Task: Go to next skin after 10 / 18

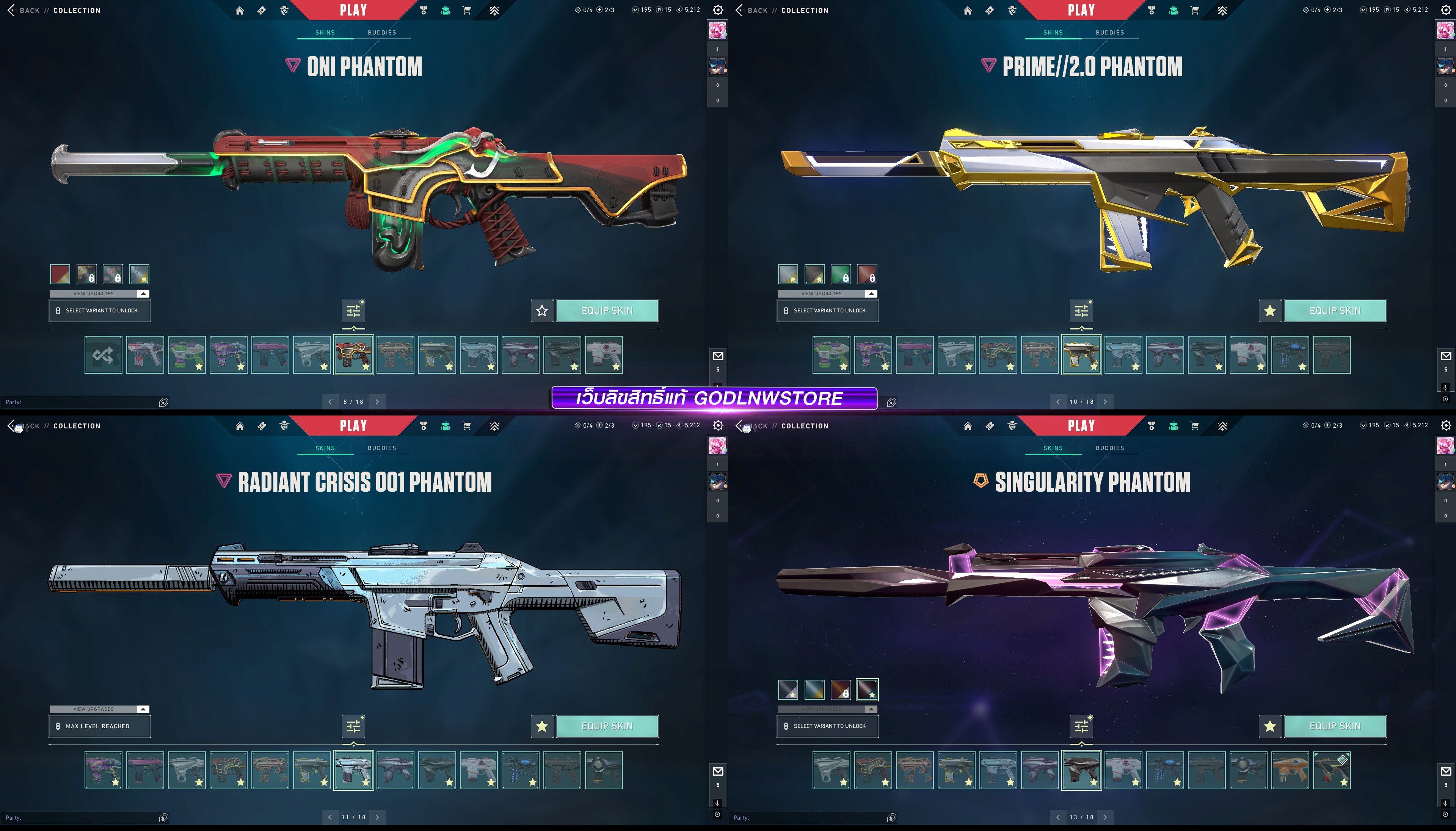Action: pyautogui.click(x=1105, y=402)
